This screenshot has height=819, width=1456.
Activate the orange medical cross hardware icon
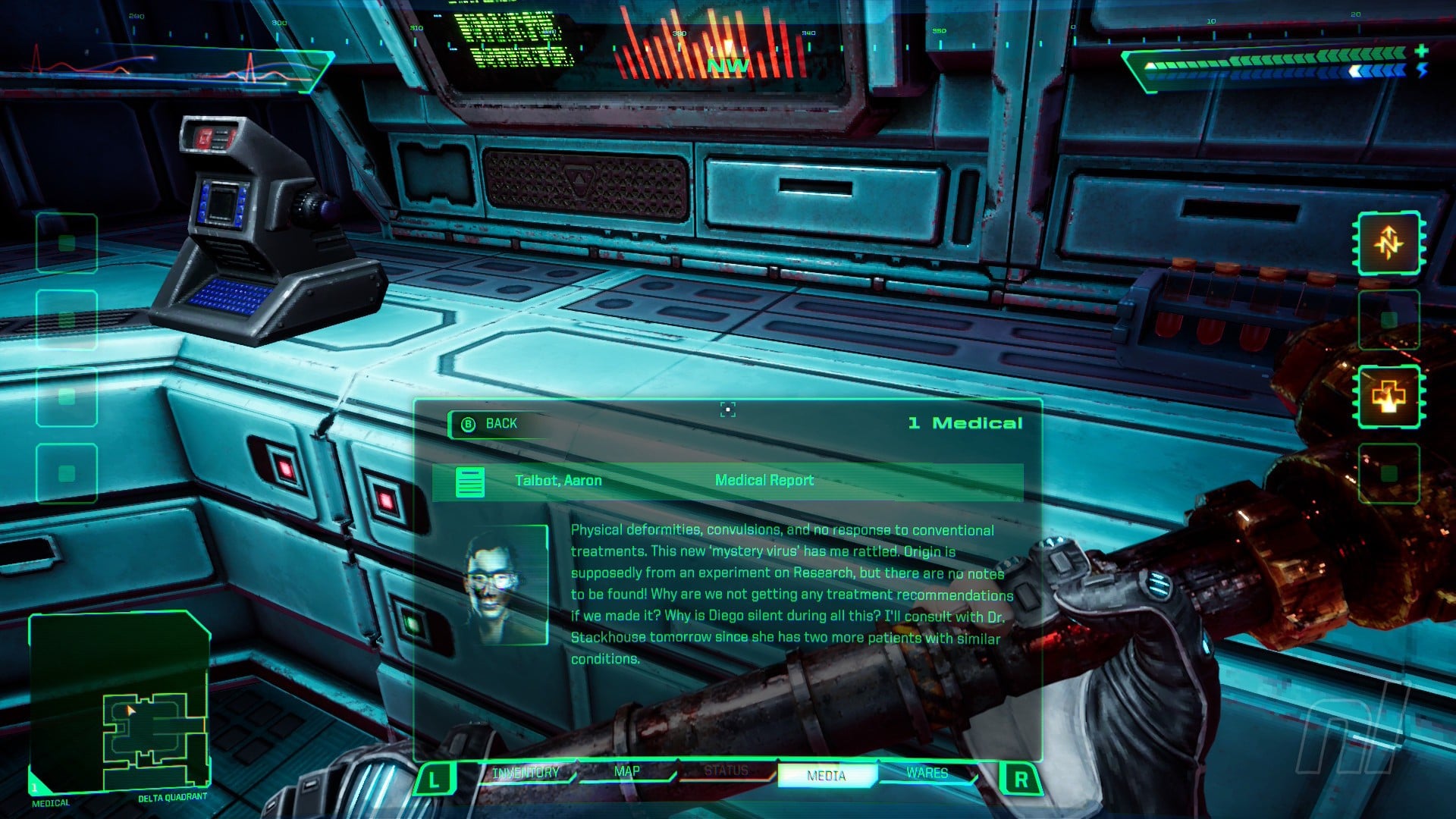[x=1389, y=396]
